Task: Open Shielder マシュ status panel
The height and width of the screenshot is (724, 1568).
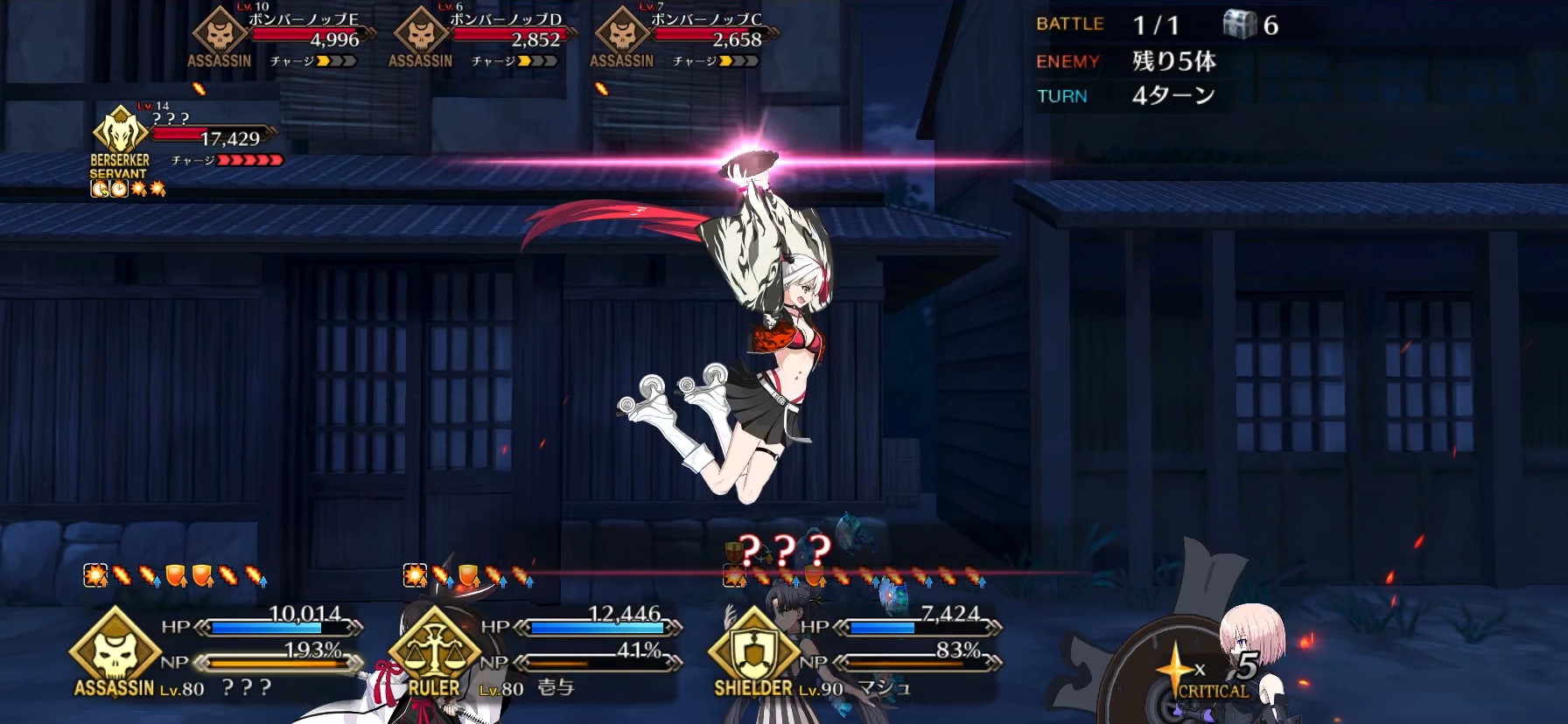Action: point(853,651)
